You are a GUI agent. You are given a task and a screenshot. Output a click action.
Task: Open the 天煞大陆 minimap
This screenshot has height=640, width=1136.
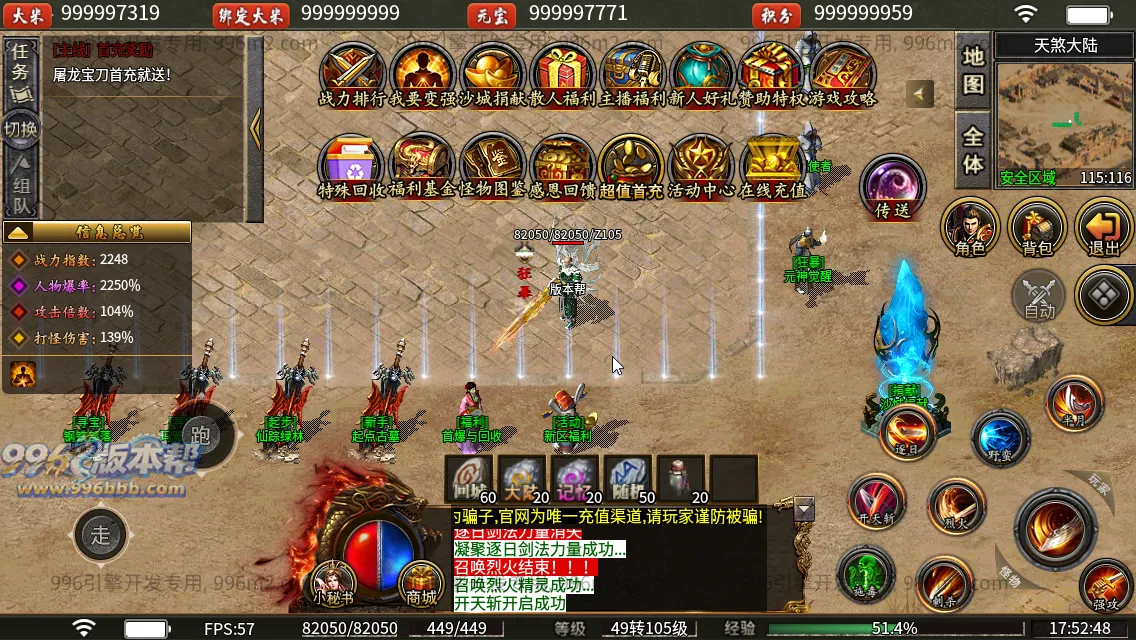[x=1065, y=121]
